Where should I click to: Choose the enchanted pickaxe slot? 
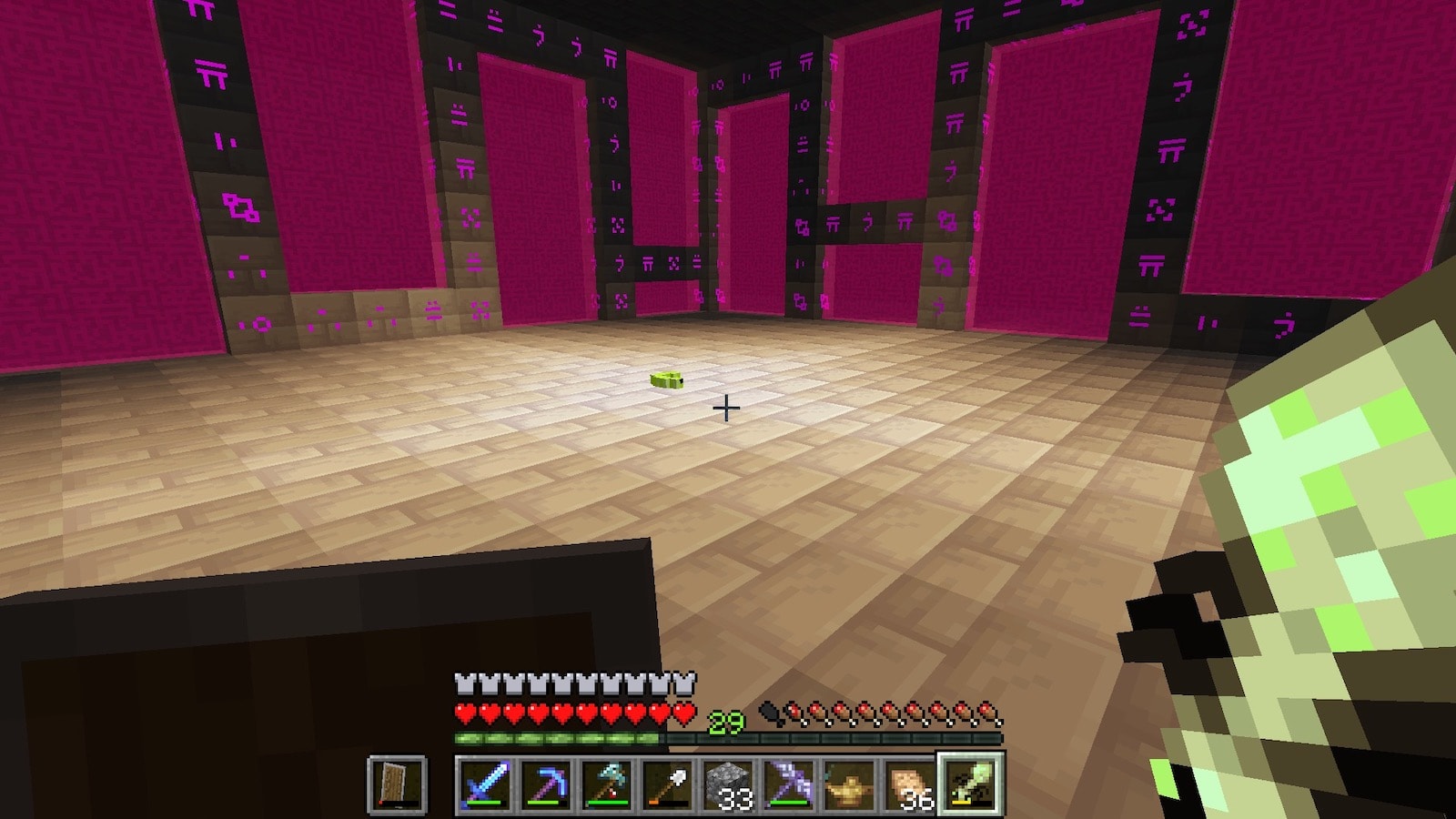(546, 784)
